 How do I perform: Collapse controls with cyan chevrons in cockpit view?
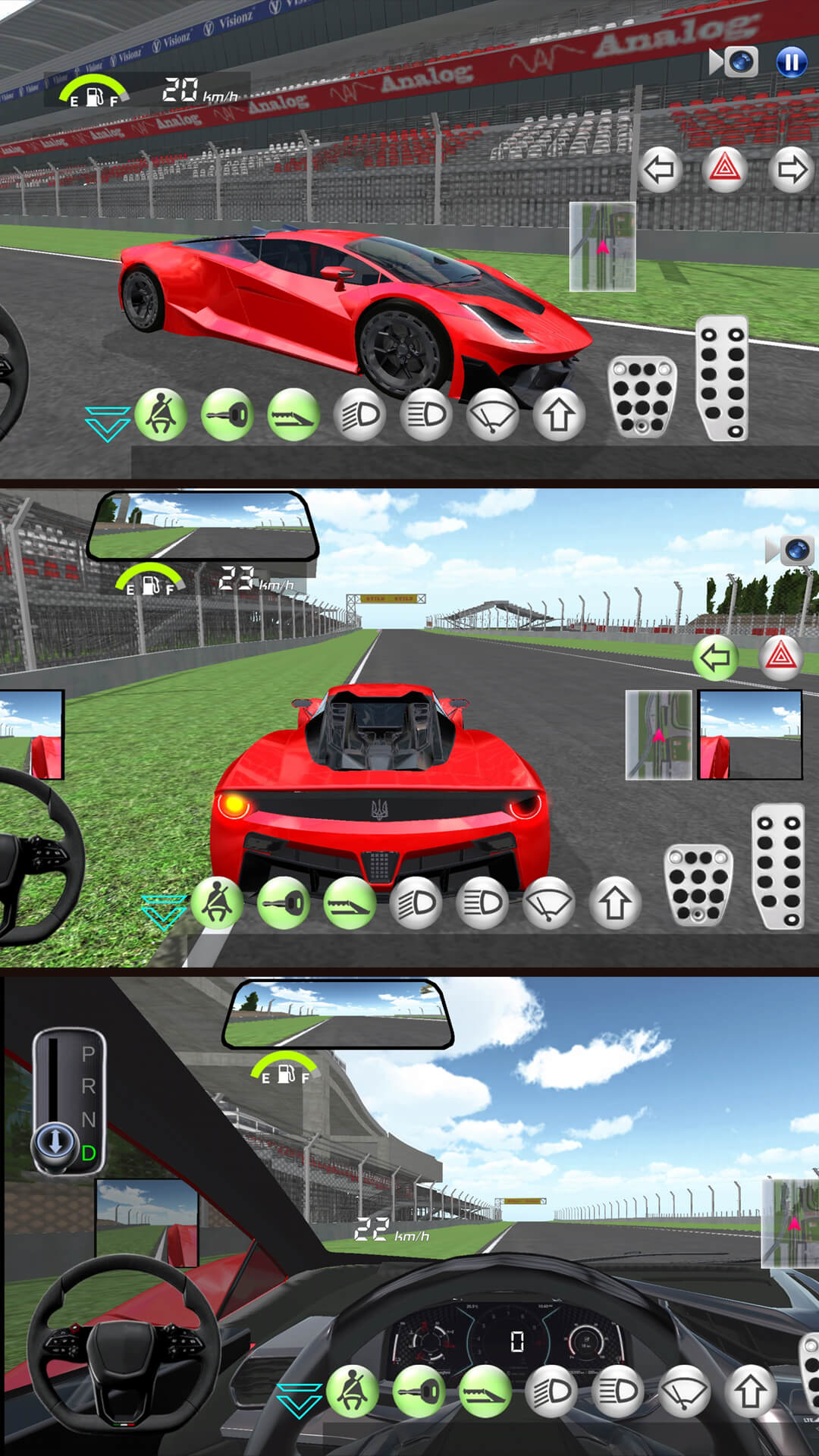tap(299, 1399)
